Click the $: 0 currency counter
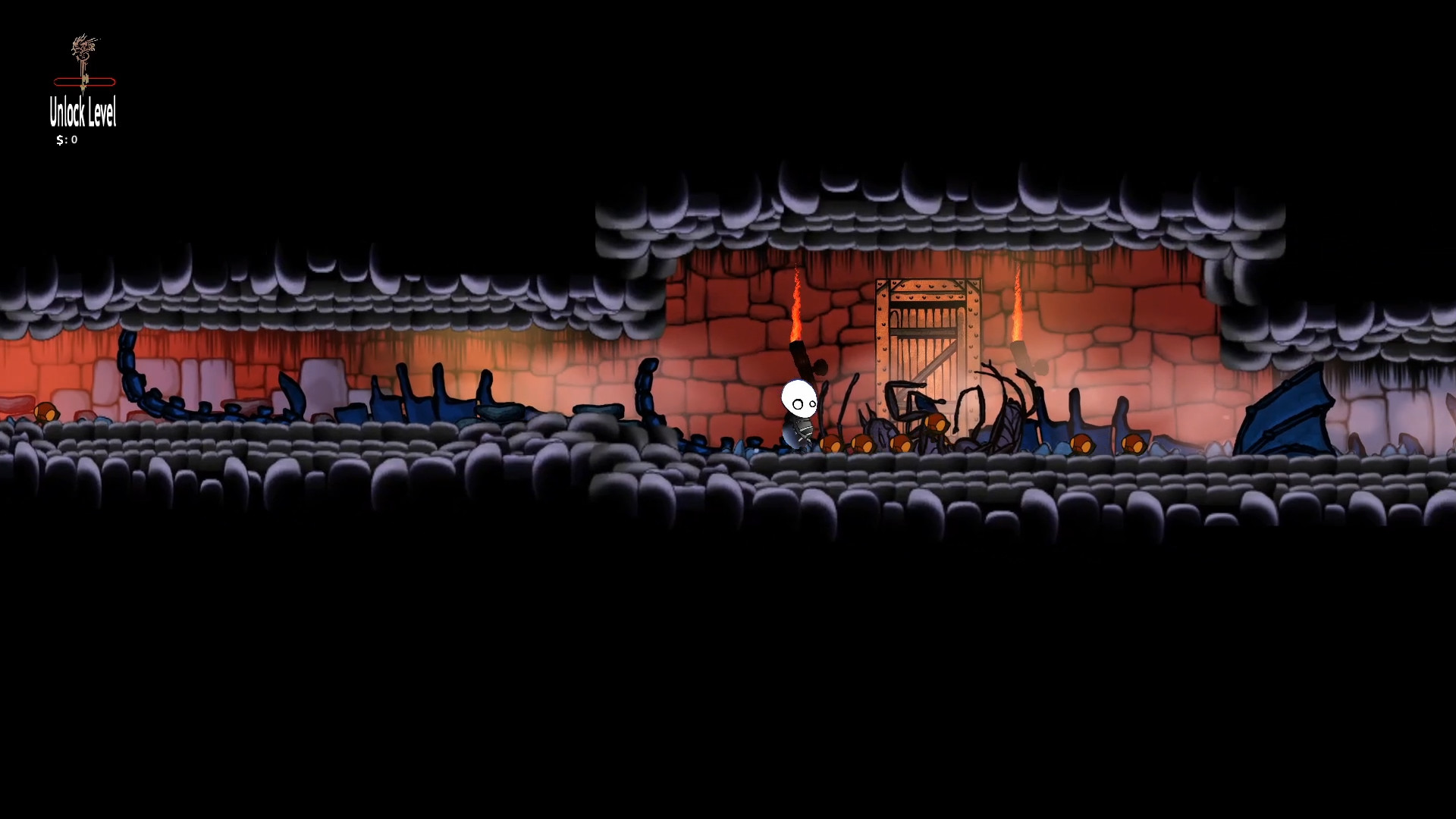Image resolution: width=1456 pixels, height=819 pixels. point(67,140)
